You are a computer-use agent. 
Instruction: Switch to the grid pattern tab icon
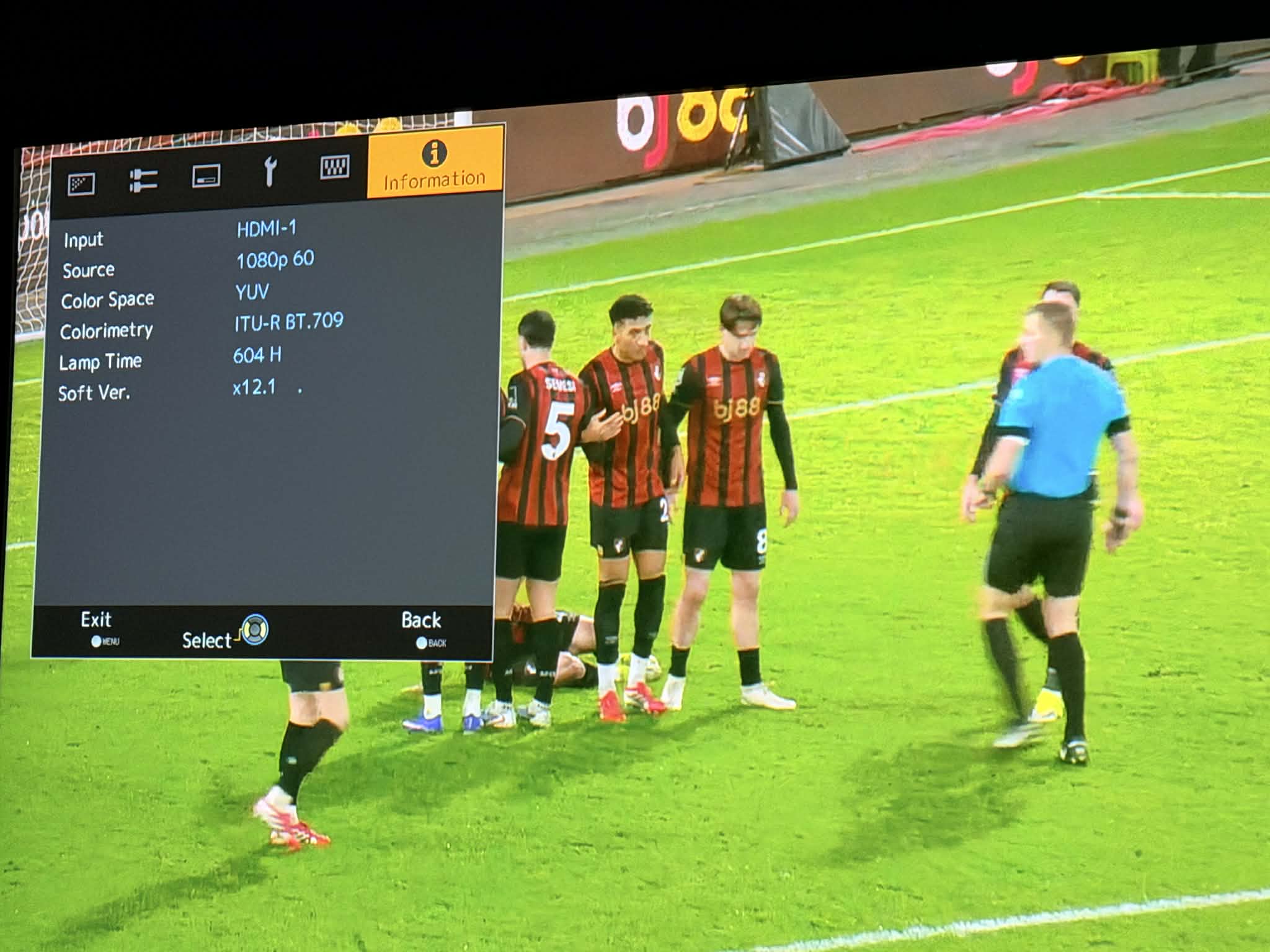coord(334,167)
